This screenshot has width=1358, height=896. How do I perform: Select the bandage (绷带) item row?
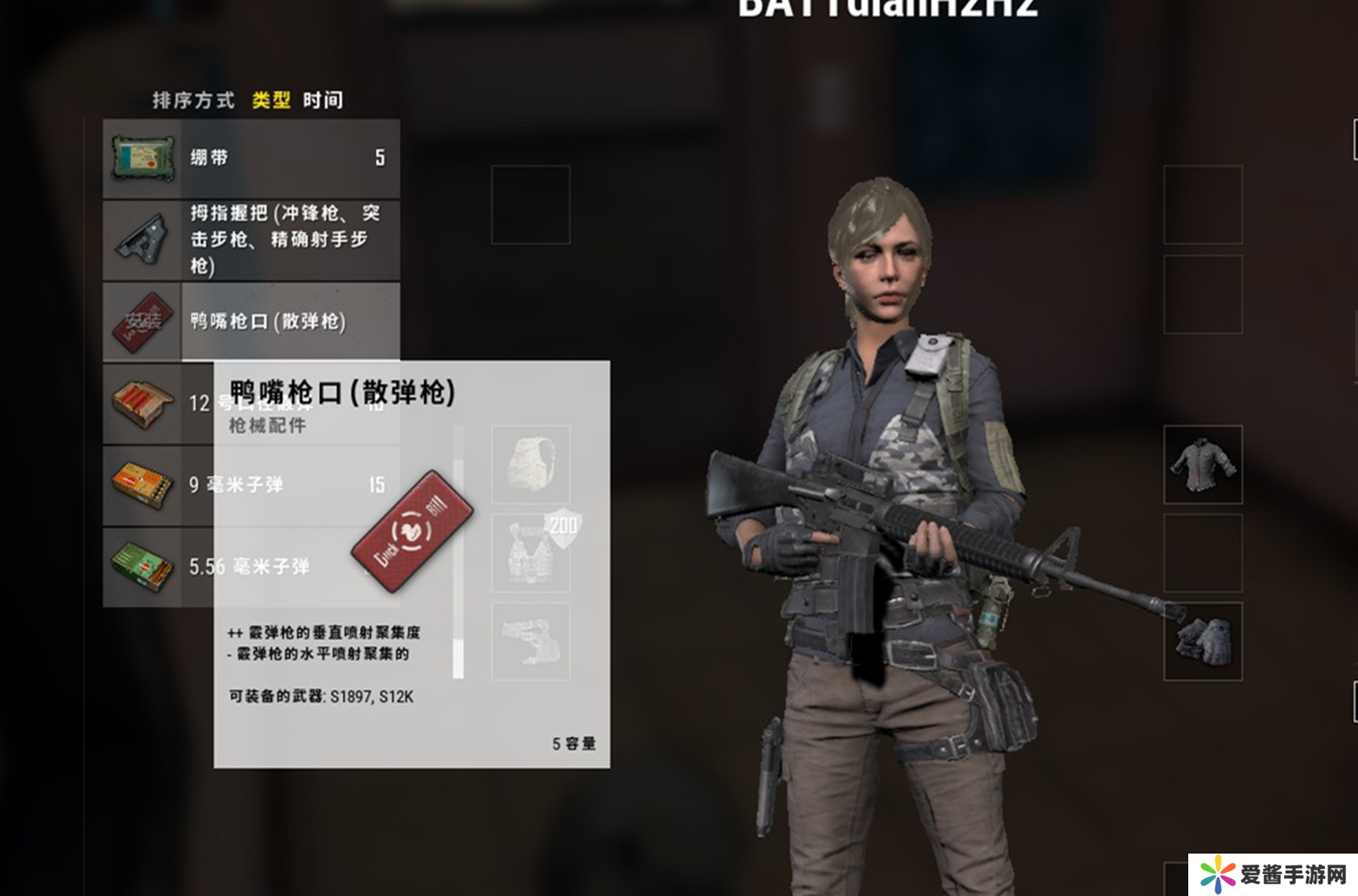251,158
